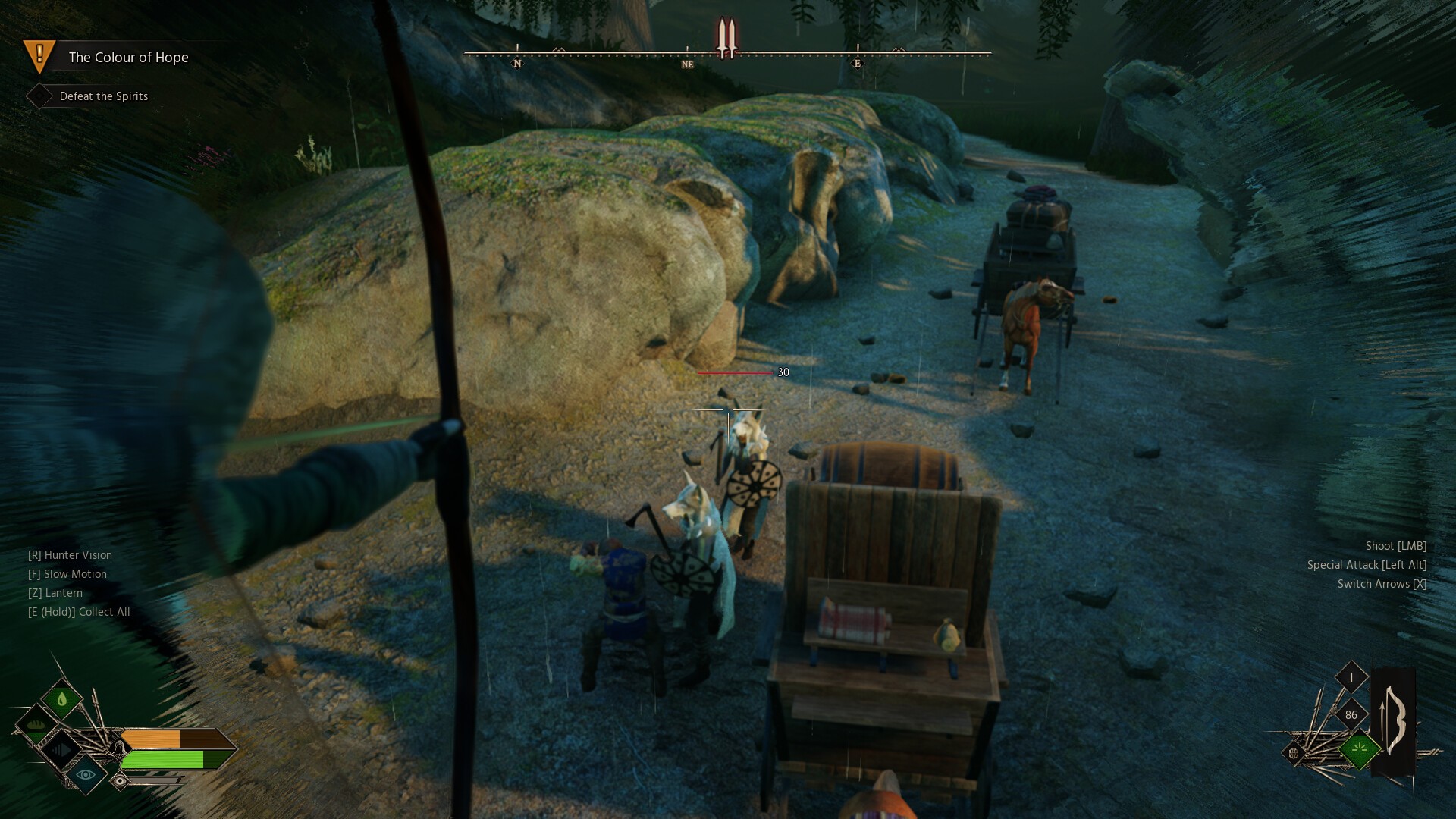The height and width of the screenshot is (819, 1456).
Task: Toggle the blue eye Hunter Vision icon
Action: click(x=86, y=774)
